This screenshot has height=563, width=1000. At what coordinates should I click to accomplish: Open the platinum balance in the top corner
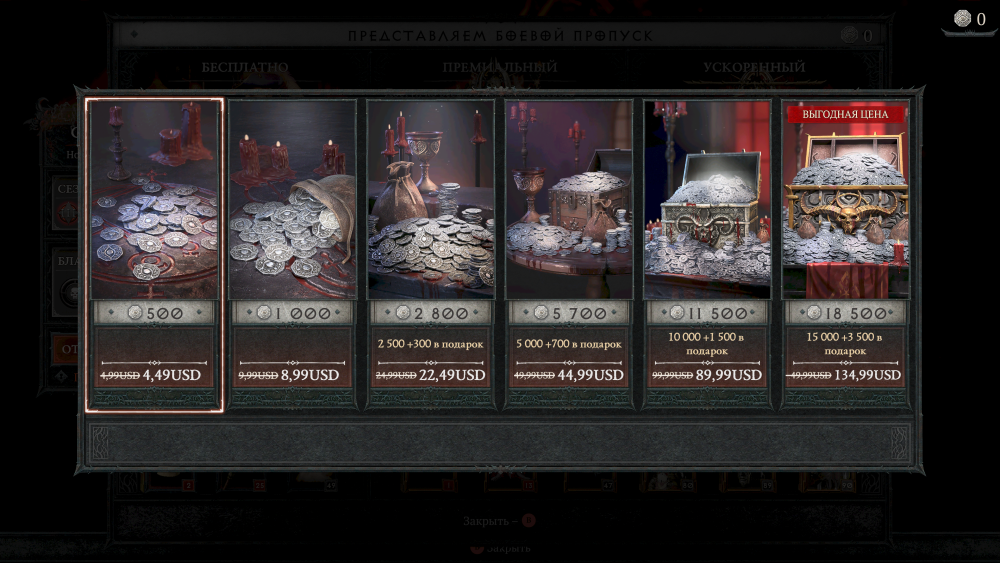pos(969,19)
